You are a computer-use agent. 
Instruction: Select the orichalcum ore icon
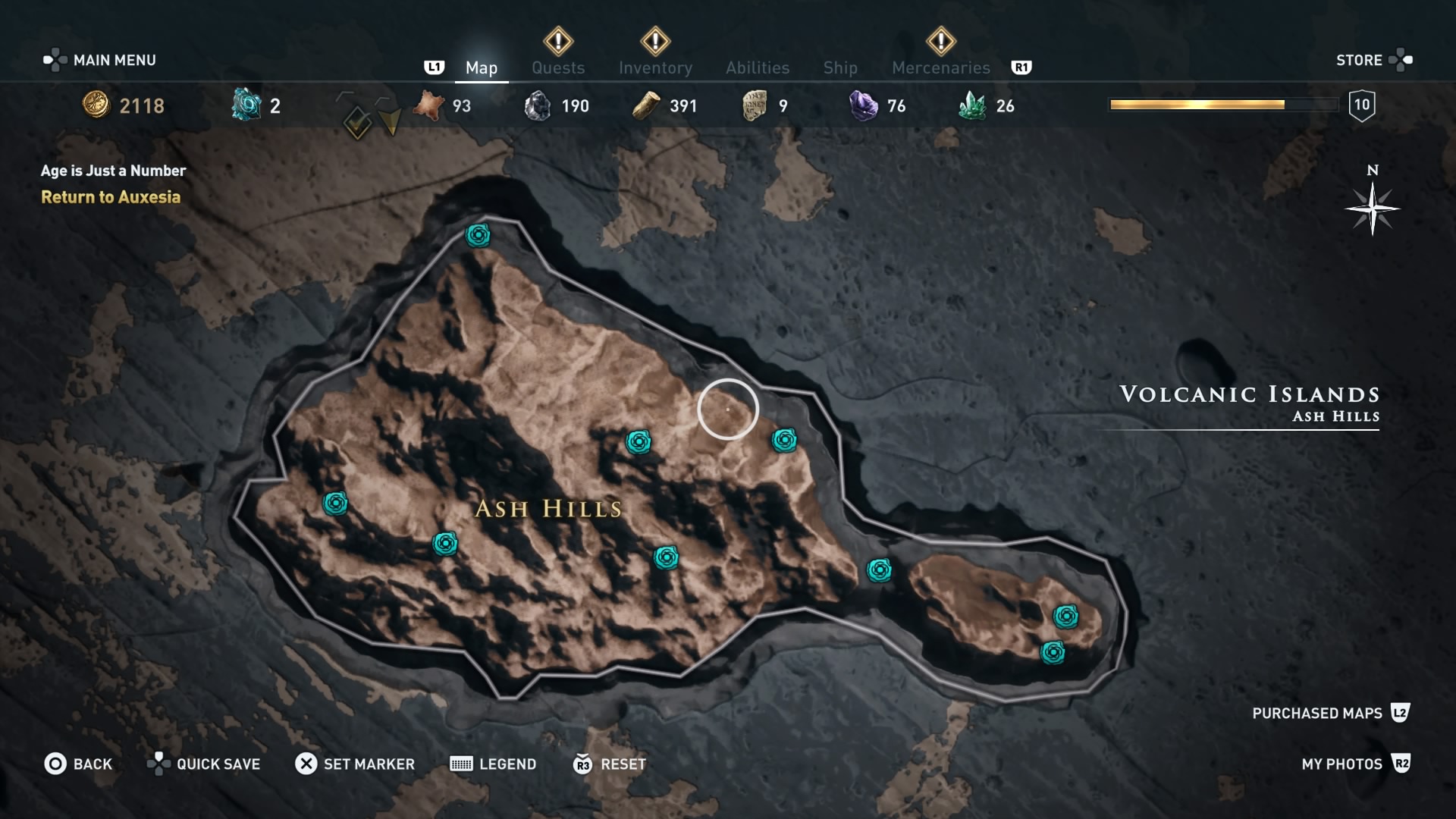coord(244,105)
